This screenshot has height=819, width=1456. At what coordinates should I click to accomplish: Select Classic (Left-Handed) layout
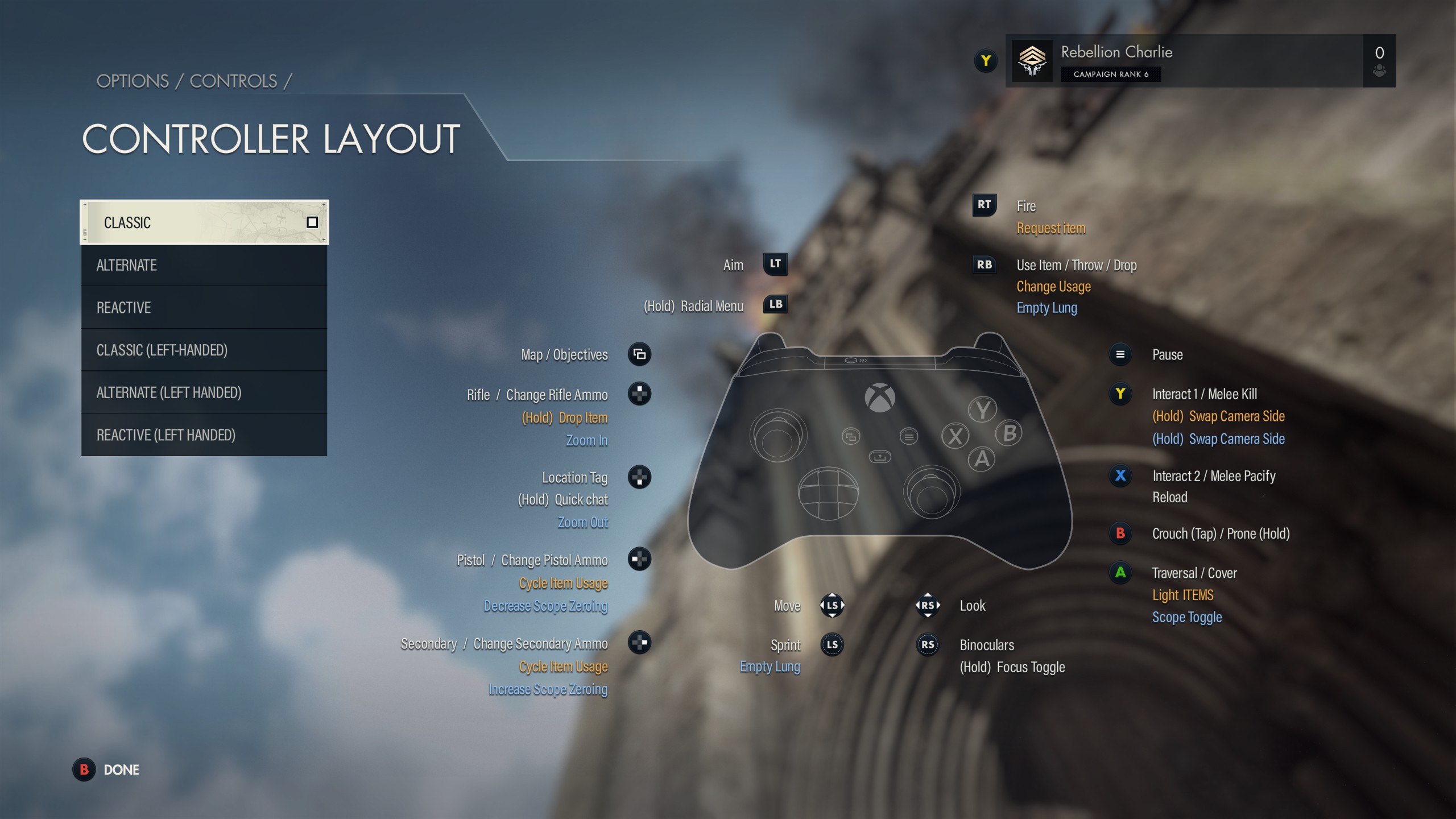click(204, 350)
